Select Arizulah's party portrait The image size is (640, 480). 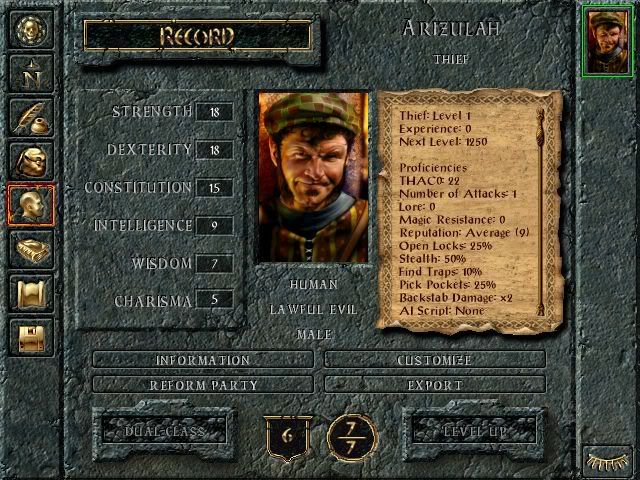tap(608, 40)
